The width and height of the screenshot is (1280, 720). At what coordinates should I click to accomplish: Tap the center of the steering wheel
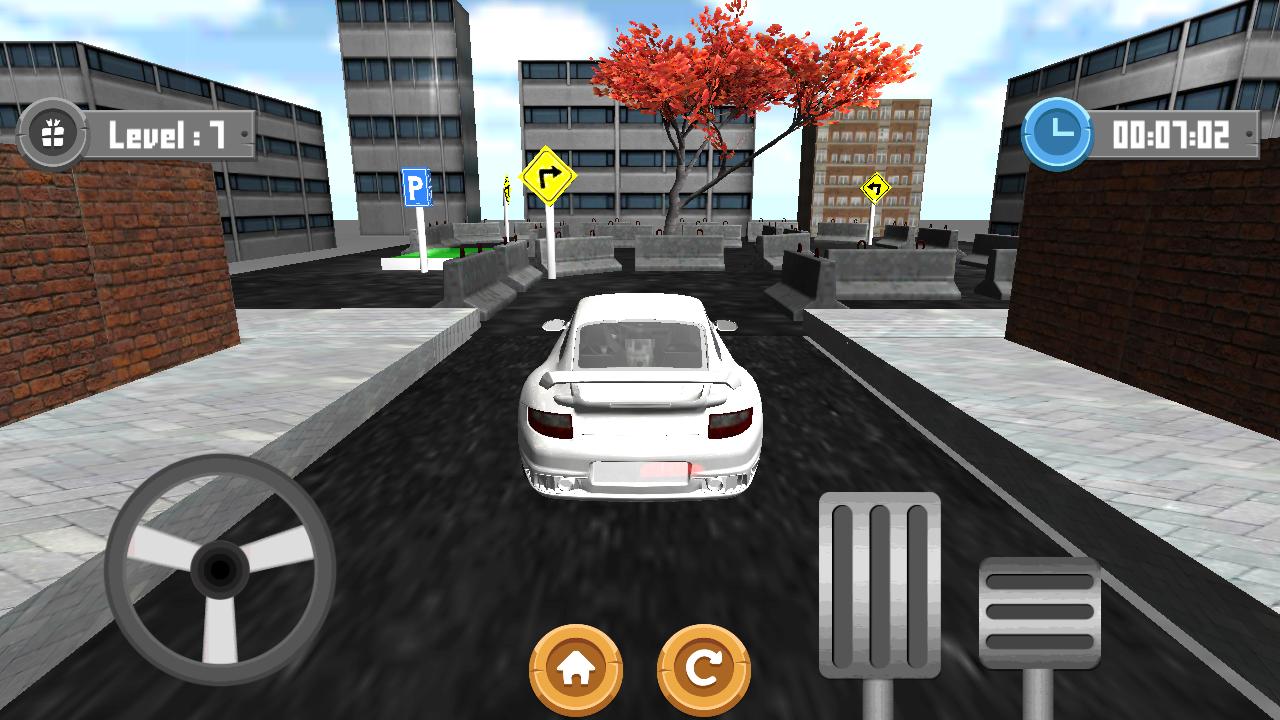218,570
